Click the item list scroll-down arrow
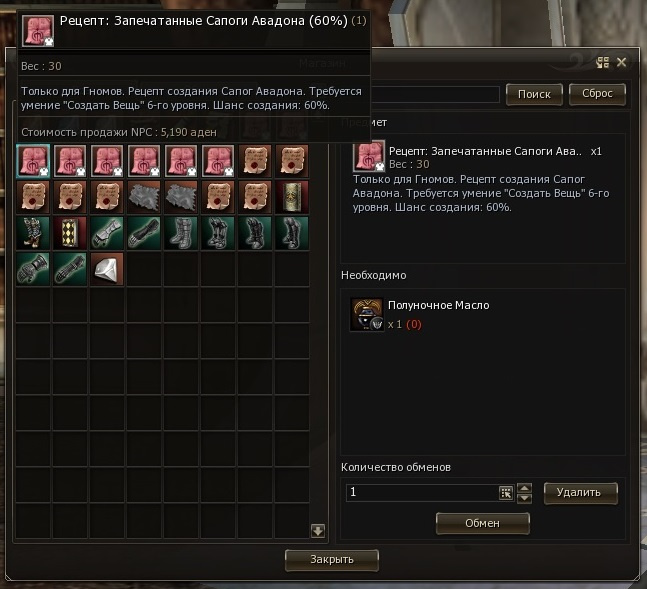 coord(318,531)
